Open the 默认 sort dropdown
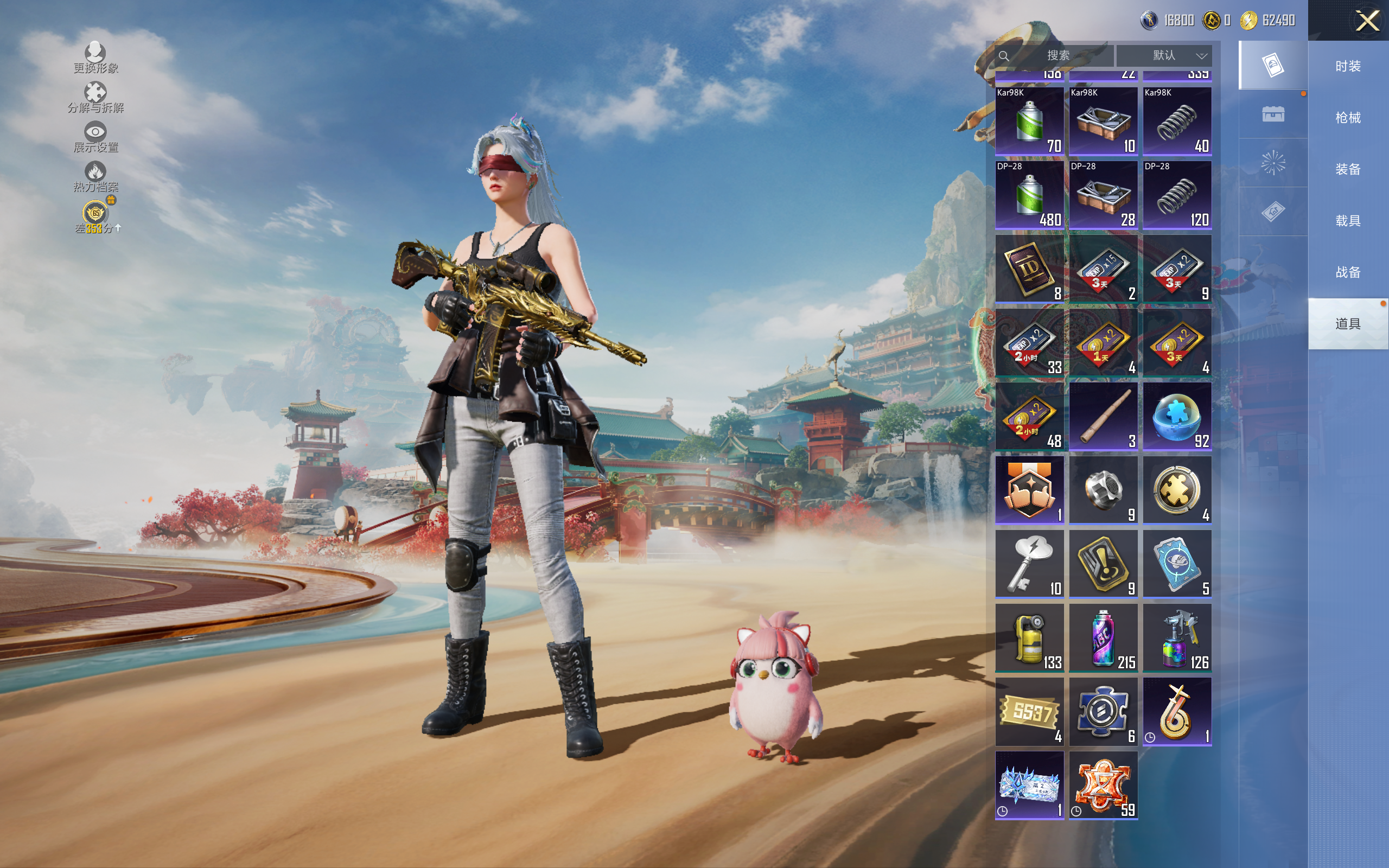 pos(1164,56)
